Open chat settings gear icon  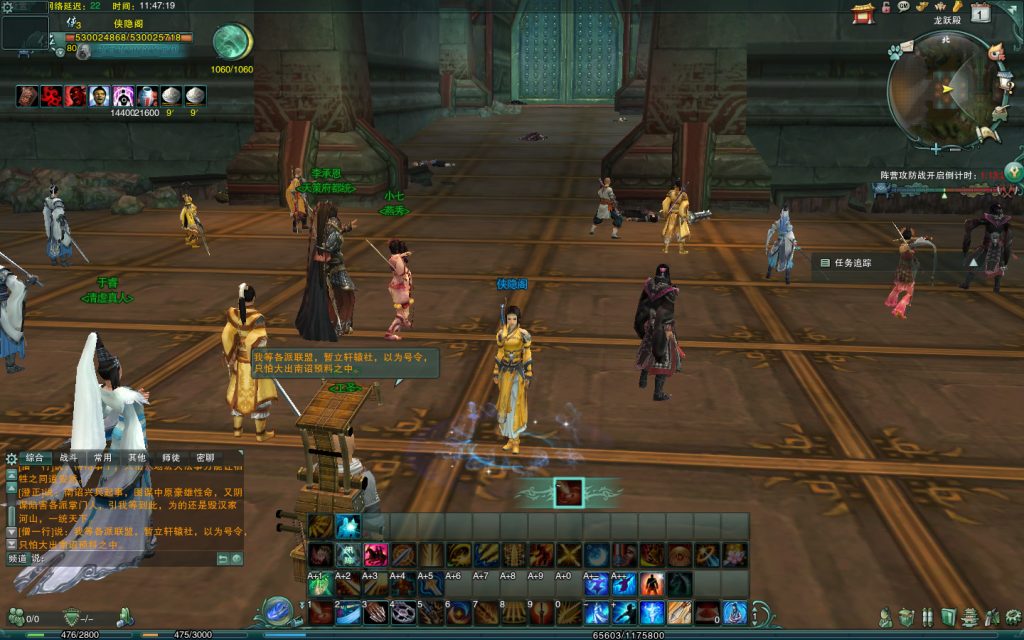pos(11,458)
